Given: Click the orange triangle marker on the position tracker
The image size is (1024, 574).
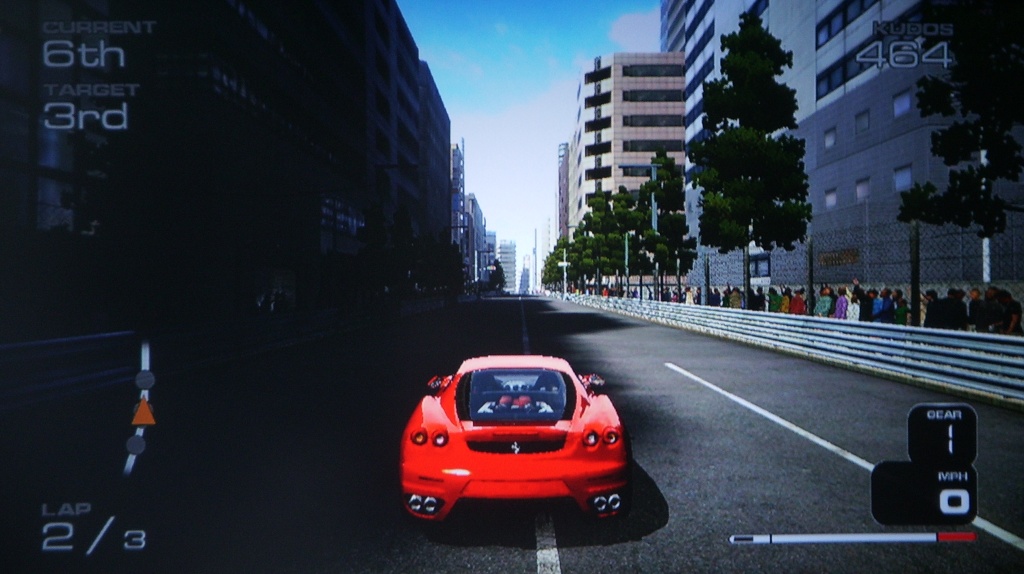Looking at the screenshot, I should point(143,413).
